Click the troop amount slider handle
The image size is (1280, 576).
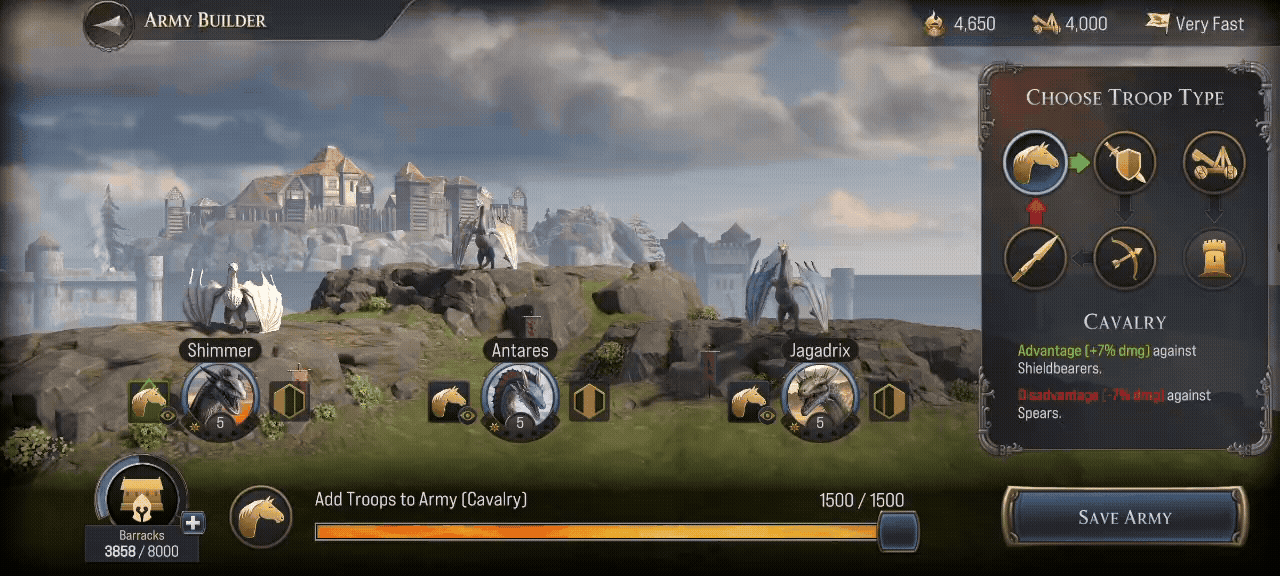[x=898, y=531]
